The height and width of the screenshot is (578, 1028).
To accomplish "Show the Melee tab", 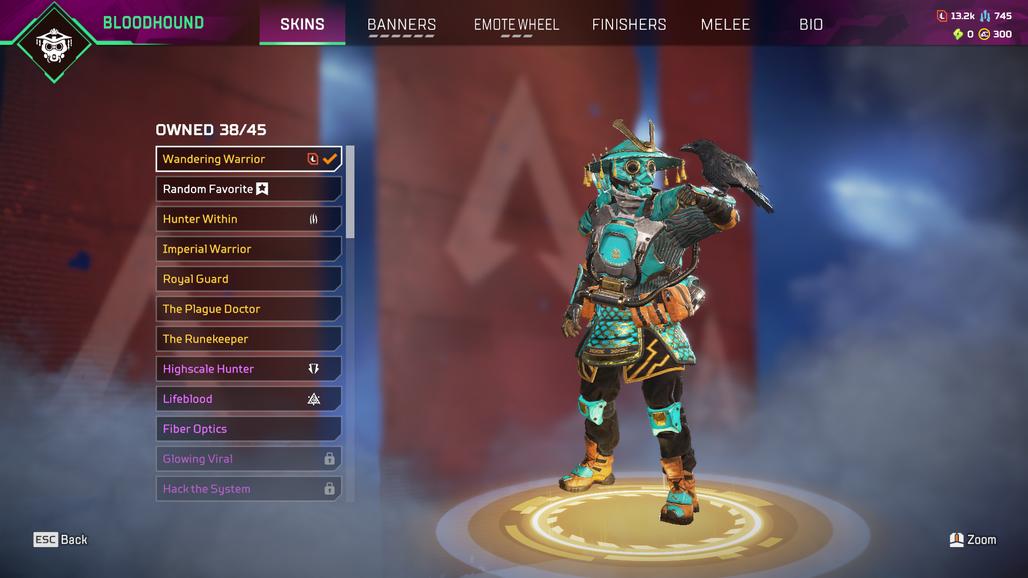I will tap(725, 24).
